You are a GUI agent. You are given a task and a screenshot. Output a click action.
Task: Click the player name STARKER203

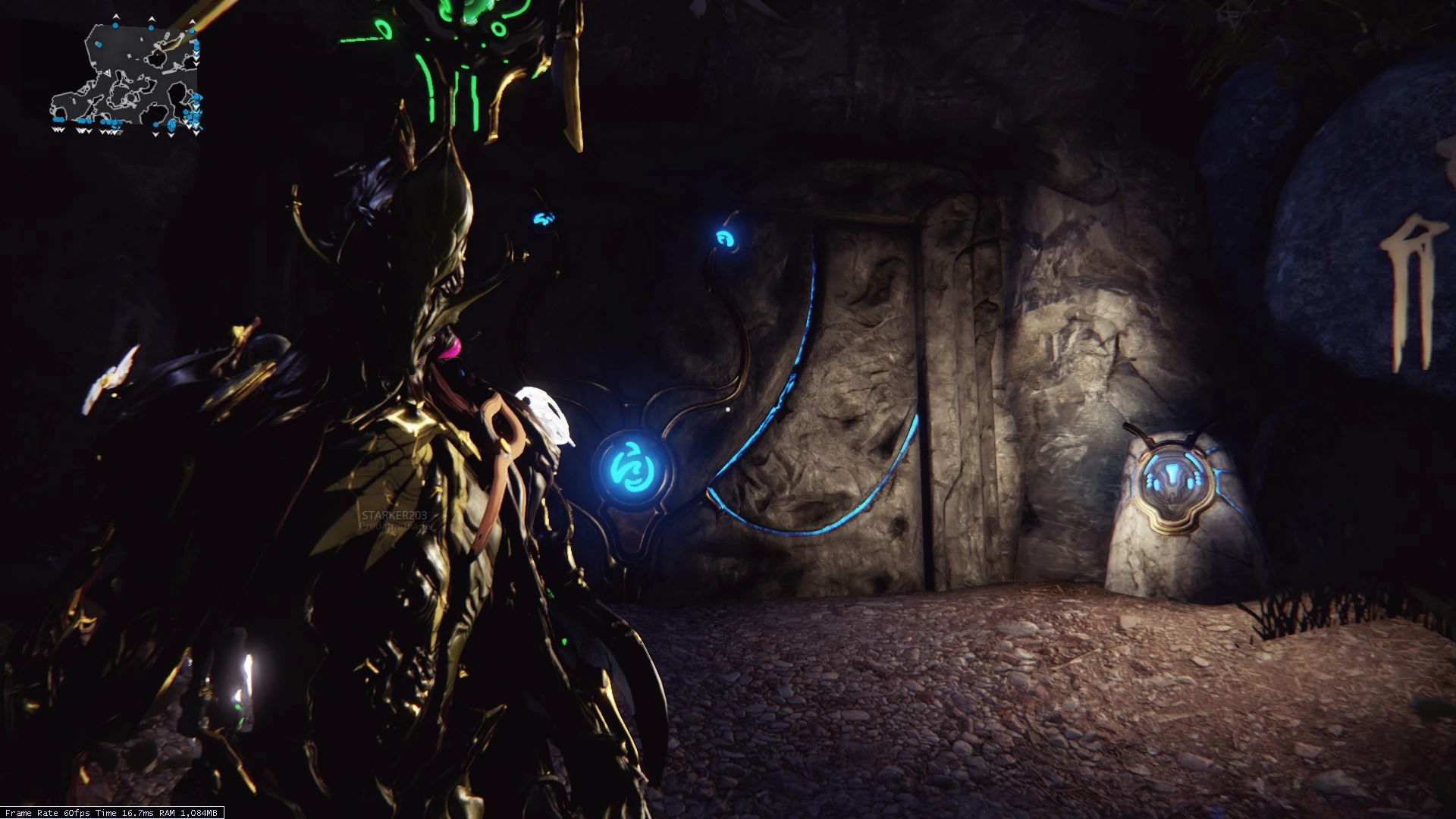point(394,516)
